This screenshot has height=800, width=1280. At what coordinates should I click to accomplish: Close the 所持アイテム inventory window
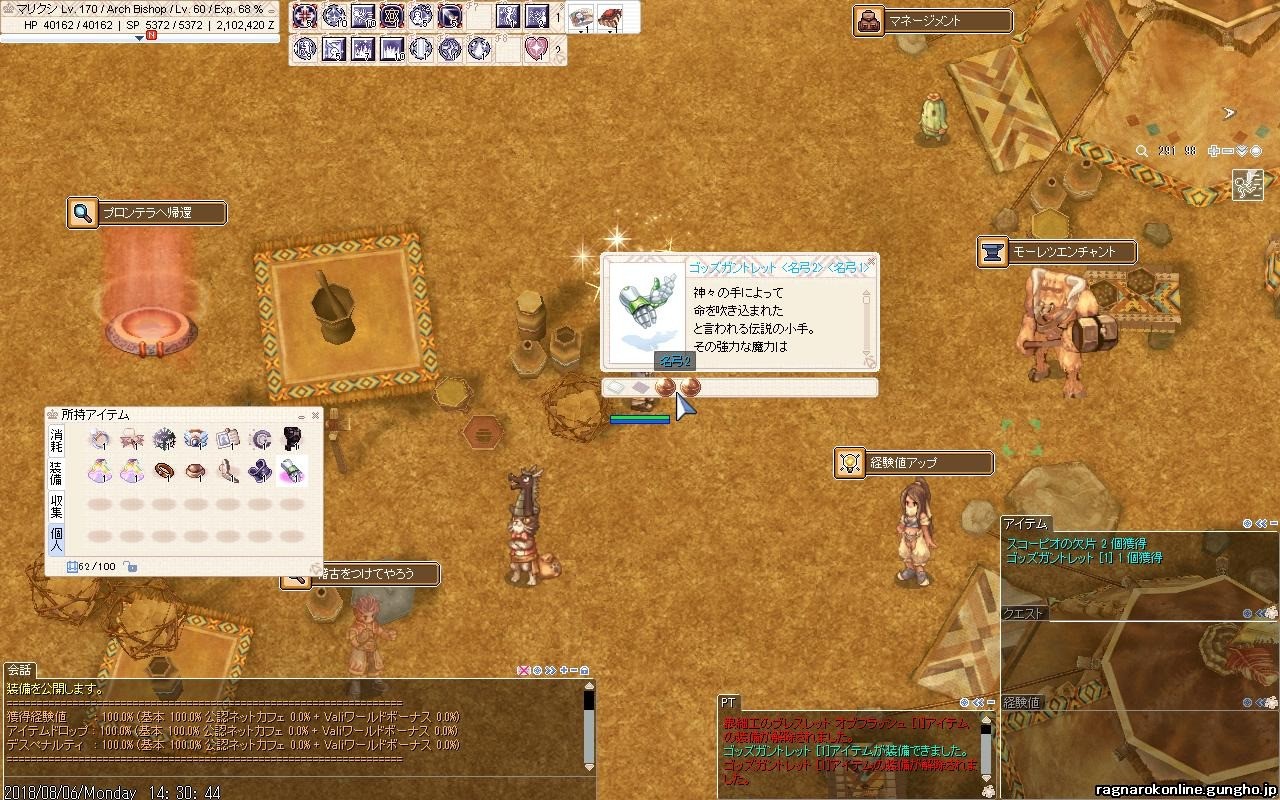point(316,415)
